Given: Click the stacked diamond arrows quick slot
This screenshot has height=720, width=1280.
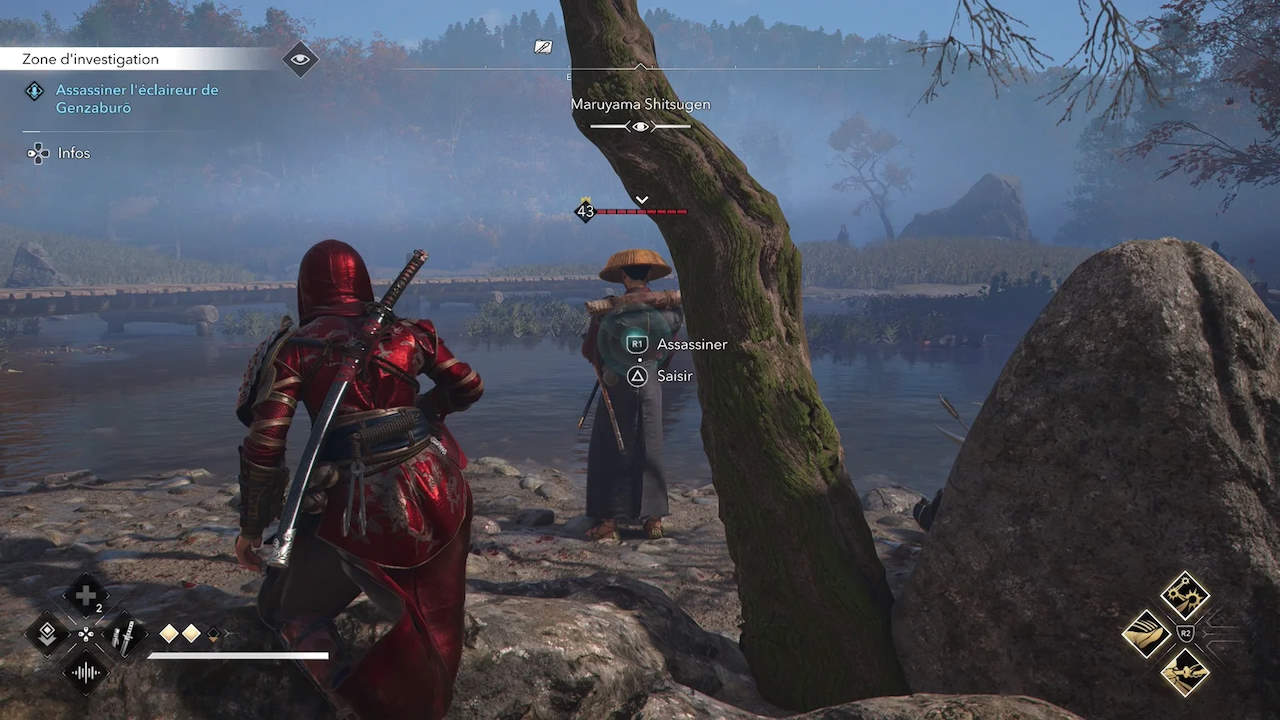Looking at the screenshot, I should click(47, 634).
